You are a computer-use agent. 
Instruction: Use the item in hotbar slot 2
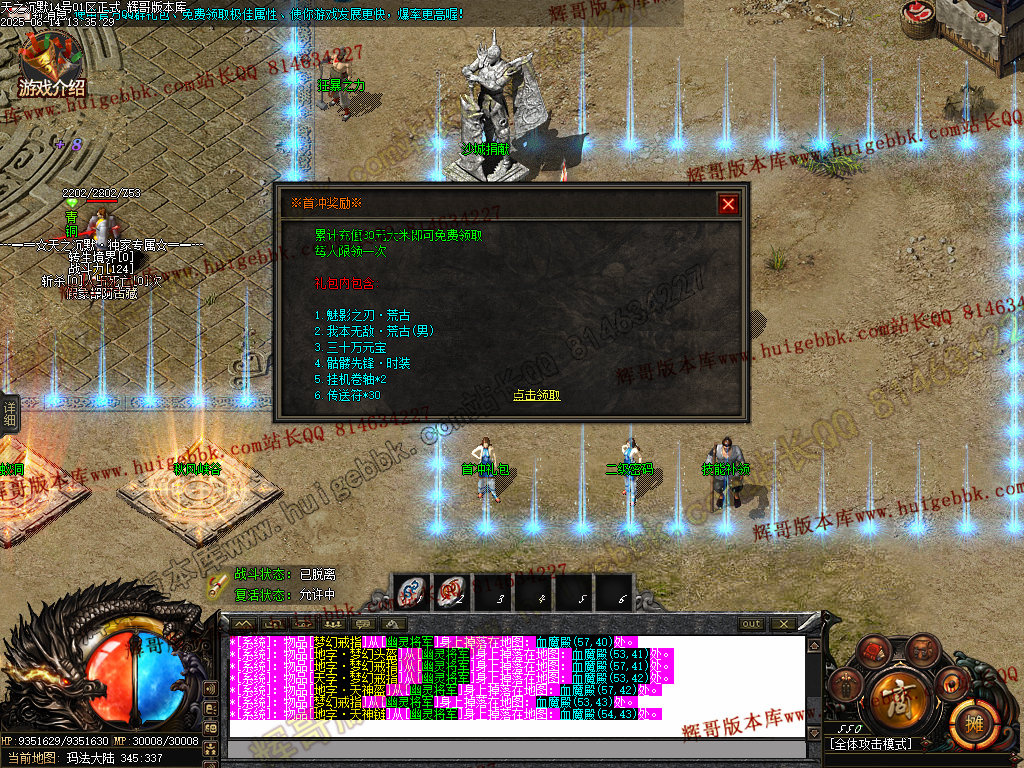coord(452,592)
